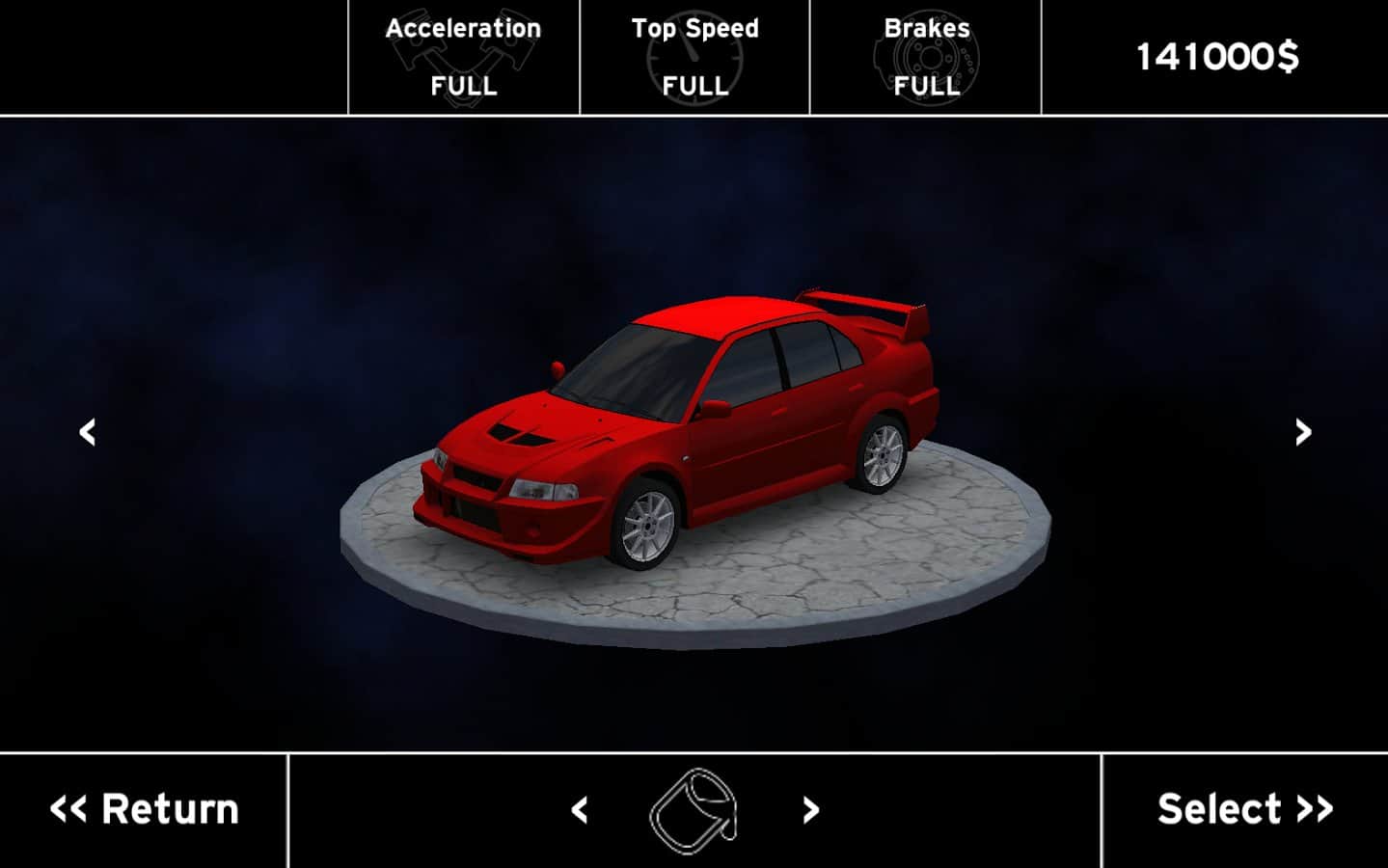Screen dimensions: 1388x868
Task: Show the previous car with left arrow
Action: [88, 432]
